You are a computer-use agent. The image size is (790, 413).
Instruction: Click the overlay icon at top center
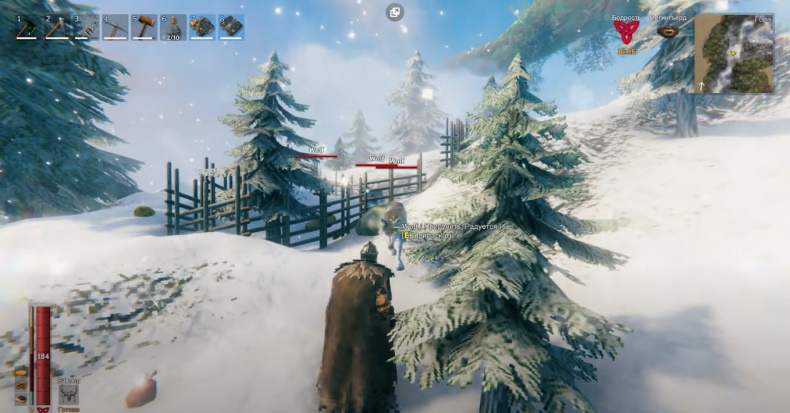[395, 12]
